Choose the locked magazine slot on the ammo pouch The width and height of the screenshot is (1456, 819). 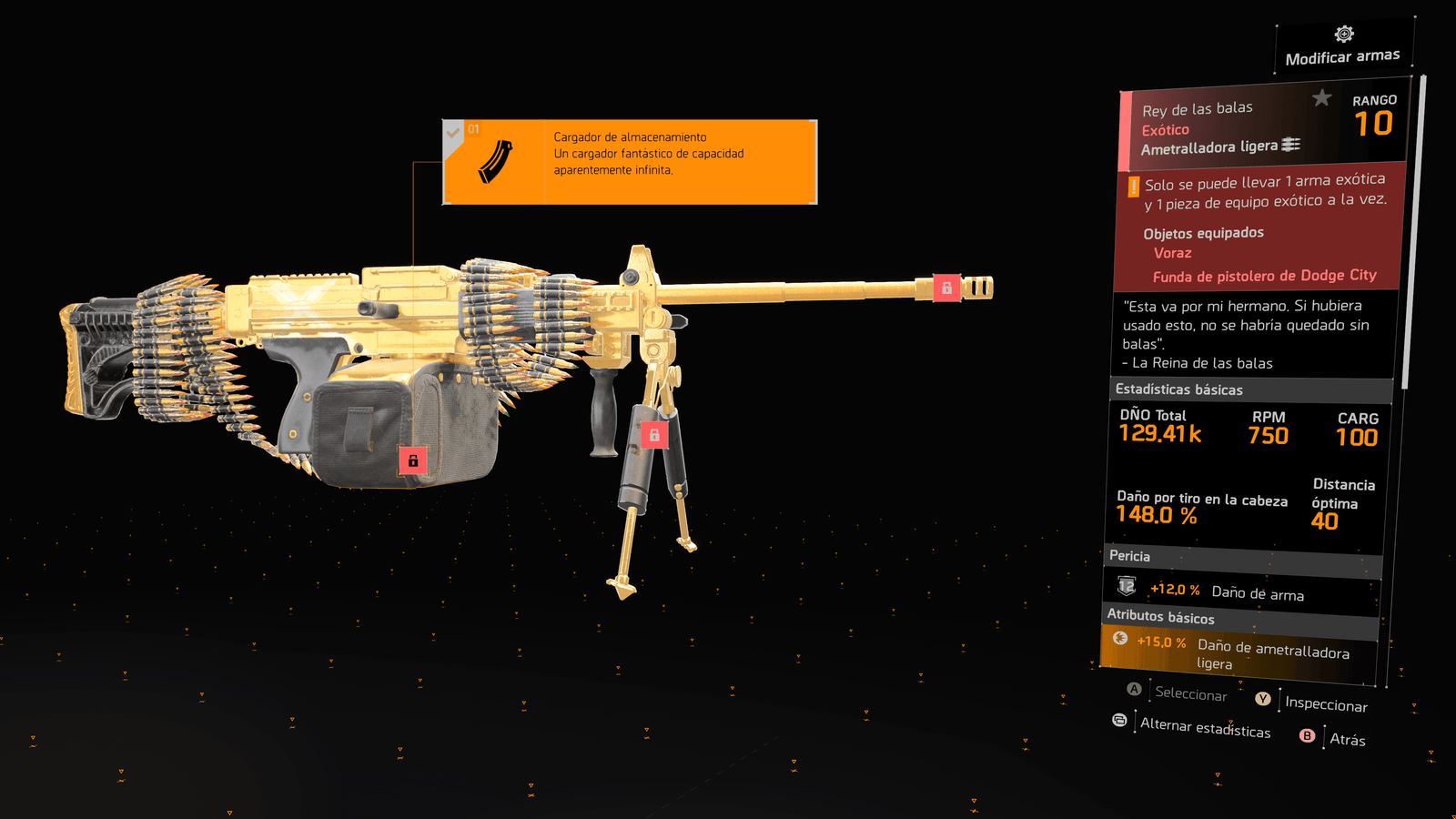click(x=413, y=460)
